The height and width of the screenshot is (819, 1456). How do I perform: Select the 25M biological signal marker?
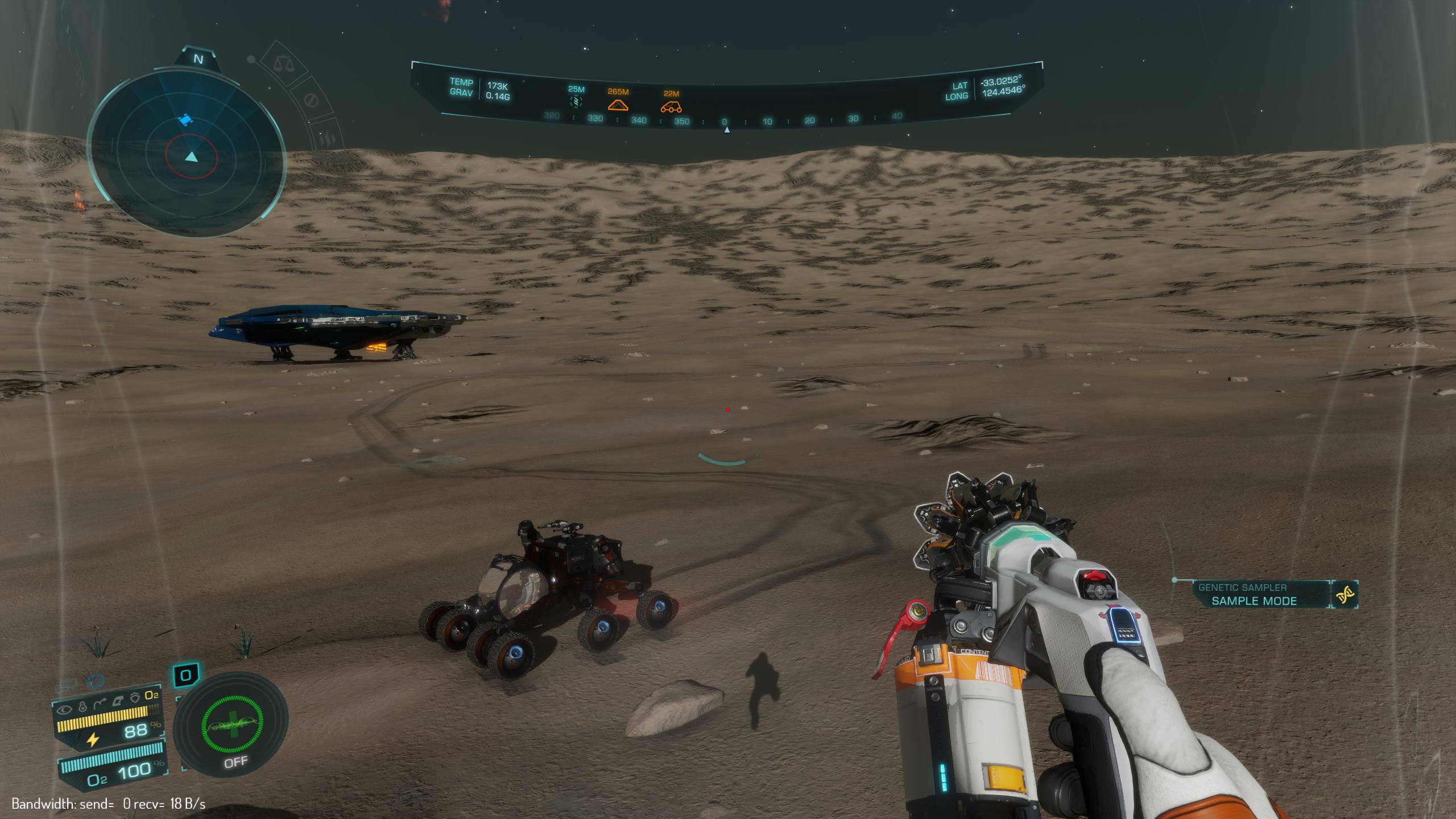pos(576,102)
